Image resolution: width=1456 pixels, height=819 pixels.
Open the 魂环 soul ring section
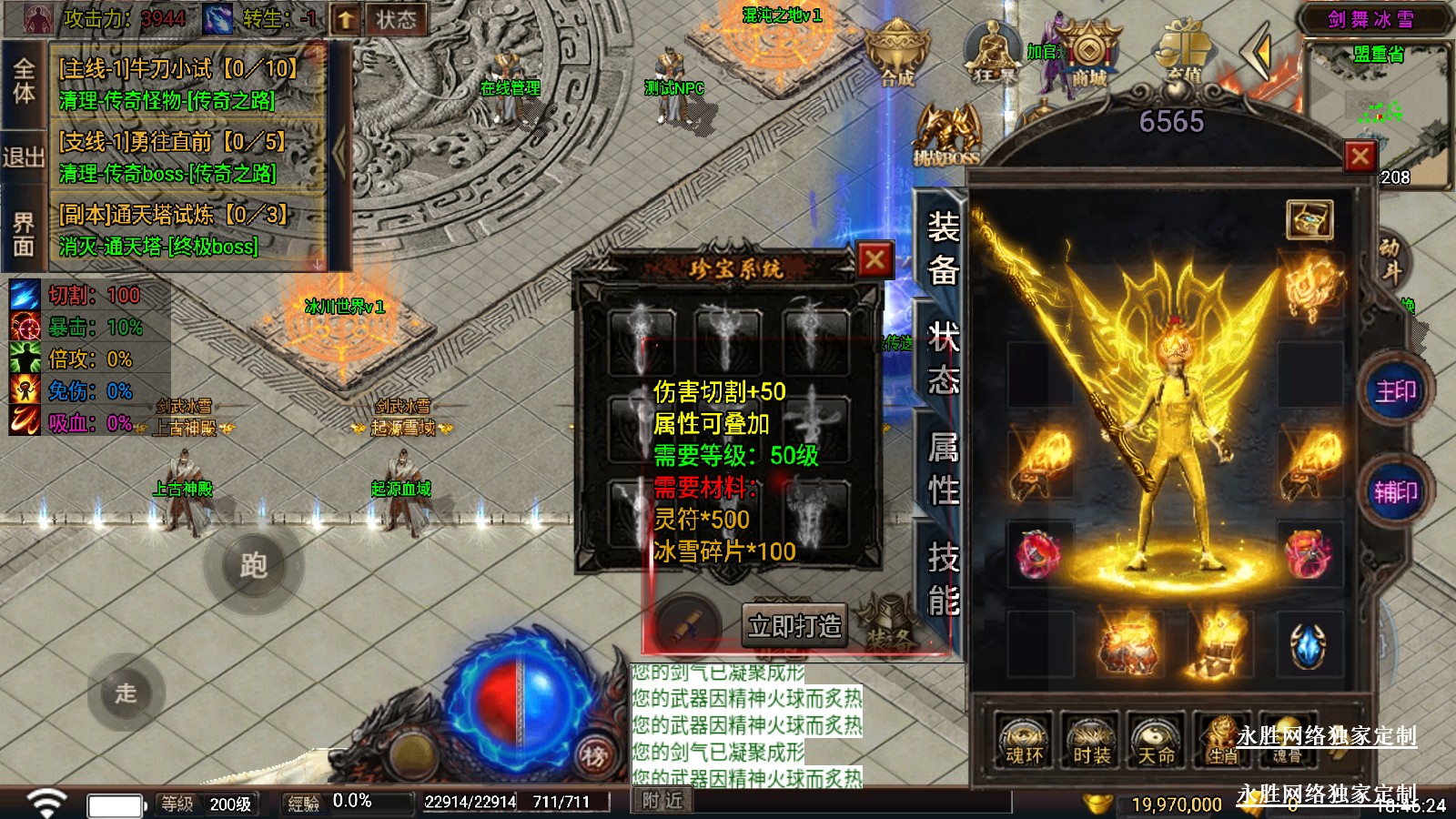[1024, 741]
